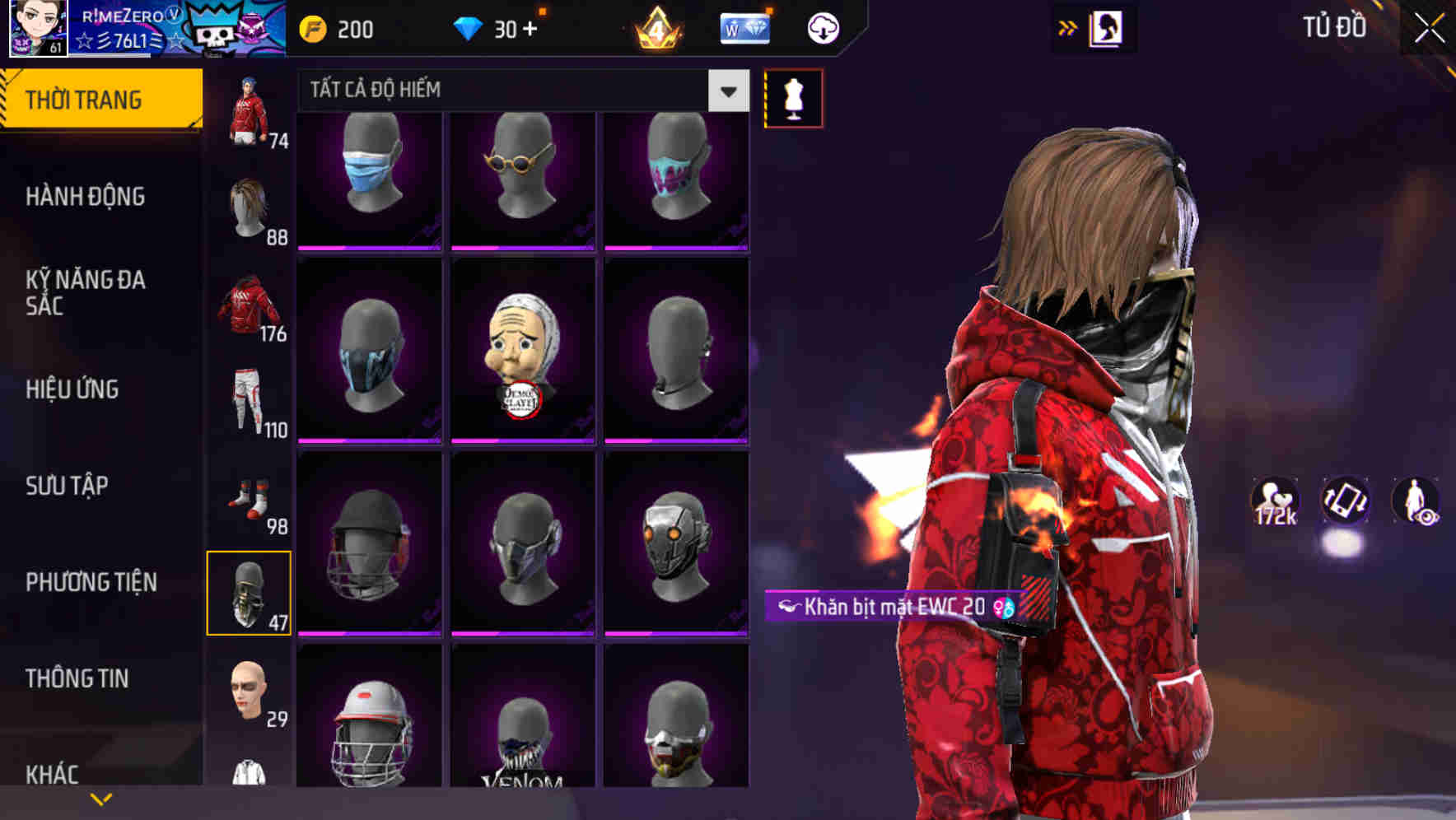Select the mannequin preview icon above the item grid
The height and width of the screenshot is (820, 1456).
[x=793, y=98]
